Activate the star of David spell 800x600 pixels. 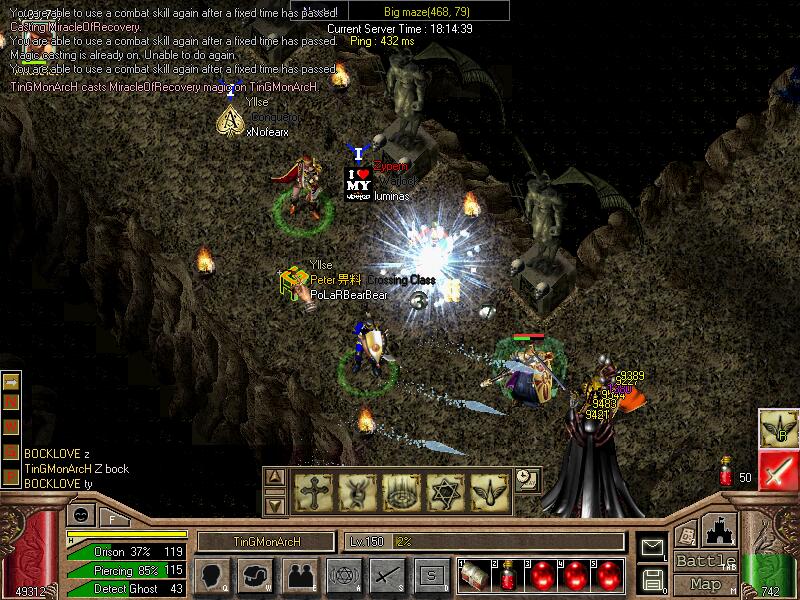pos(444,492)
